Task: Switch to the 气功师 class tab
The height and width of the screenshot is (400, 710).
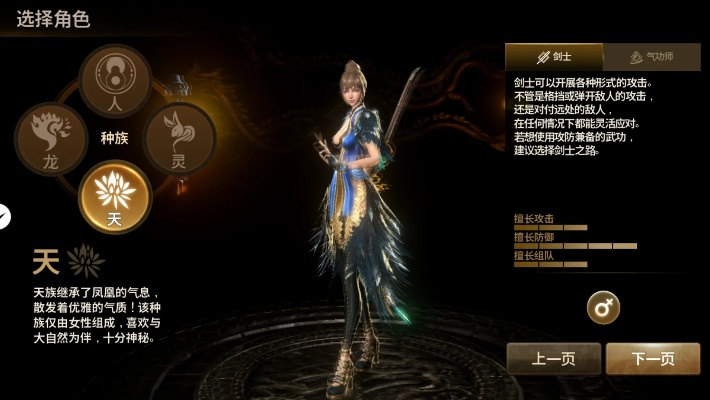Action: coord(653,56)
